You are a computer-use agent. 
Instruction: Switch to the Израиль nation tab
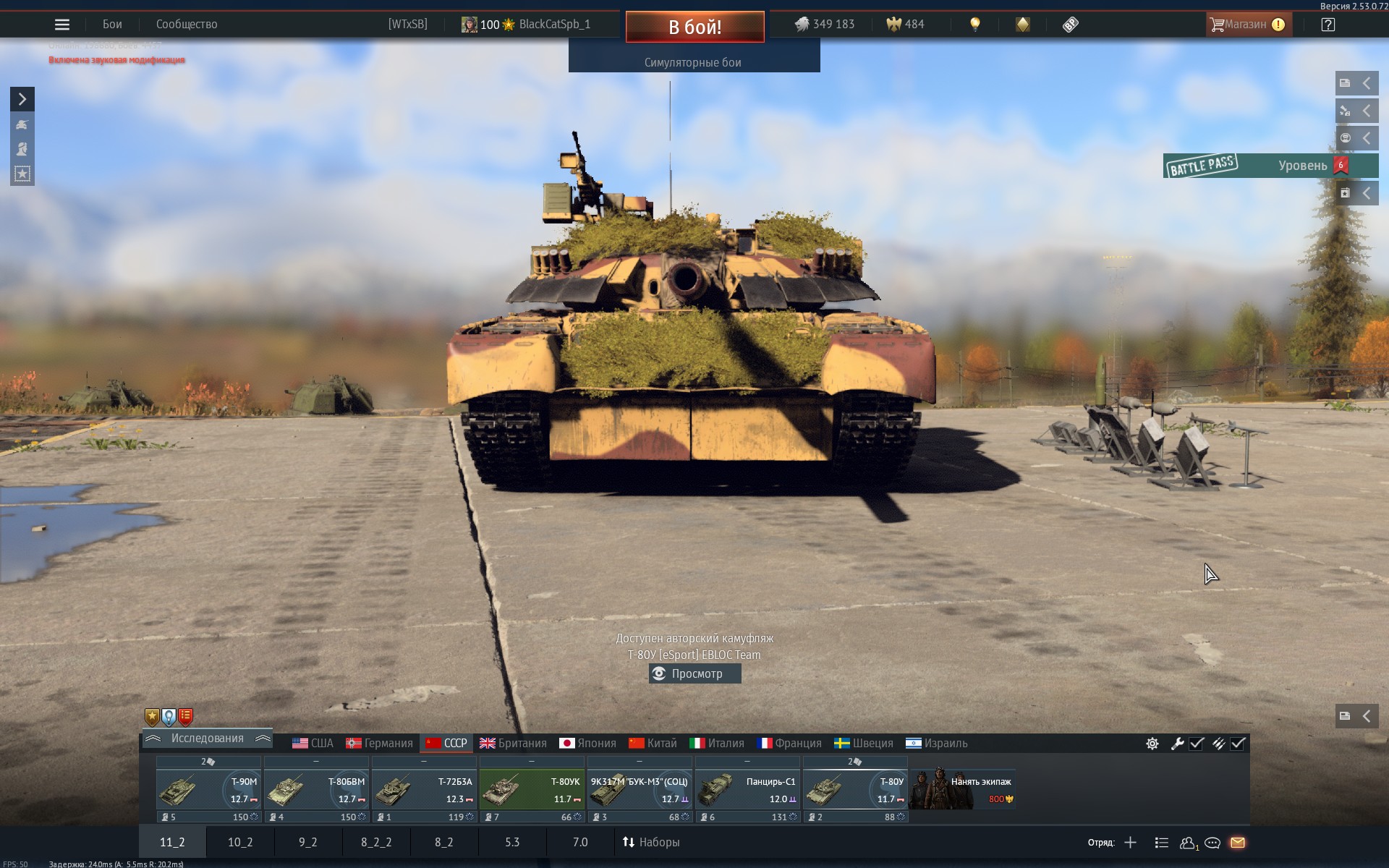click(936, 743)
